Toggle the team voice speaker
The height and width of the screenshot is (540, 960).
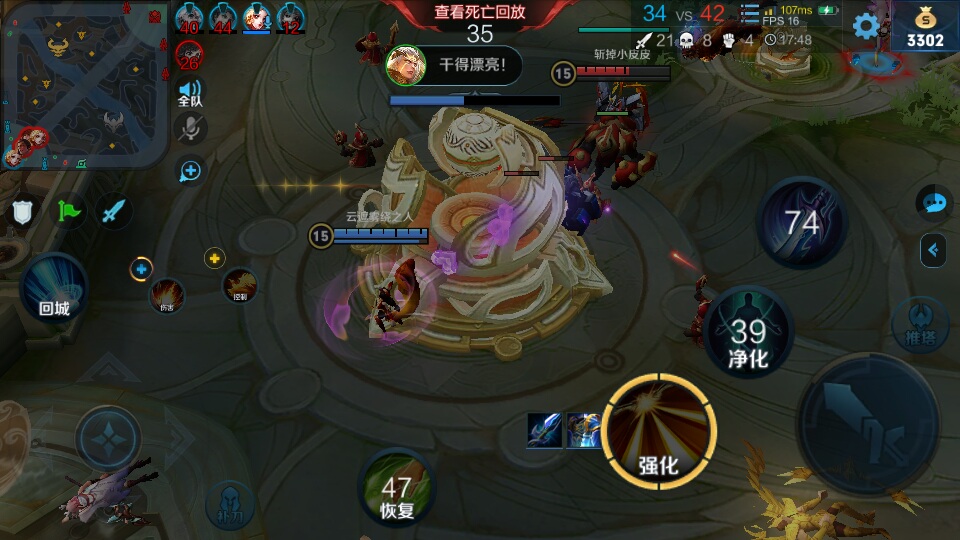190,93
